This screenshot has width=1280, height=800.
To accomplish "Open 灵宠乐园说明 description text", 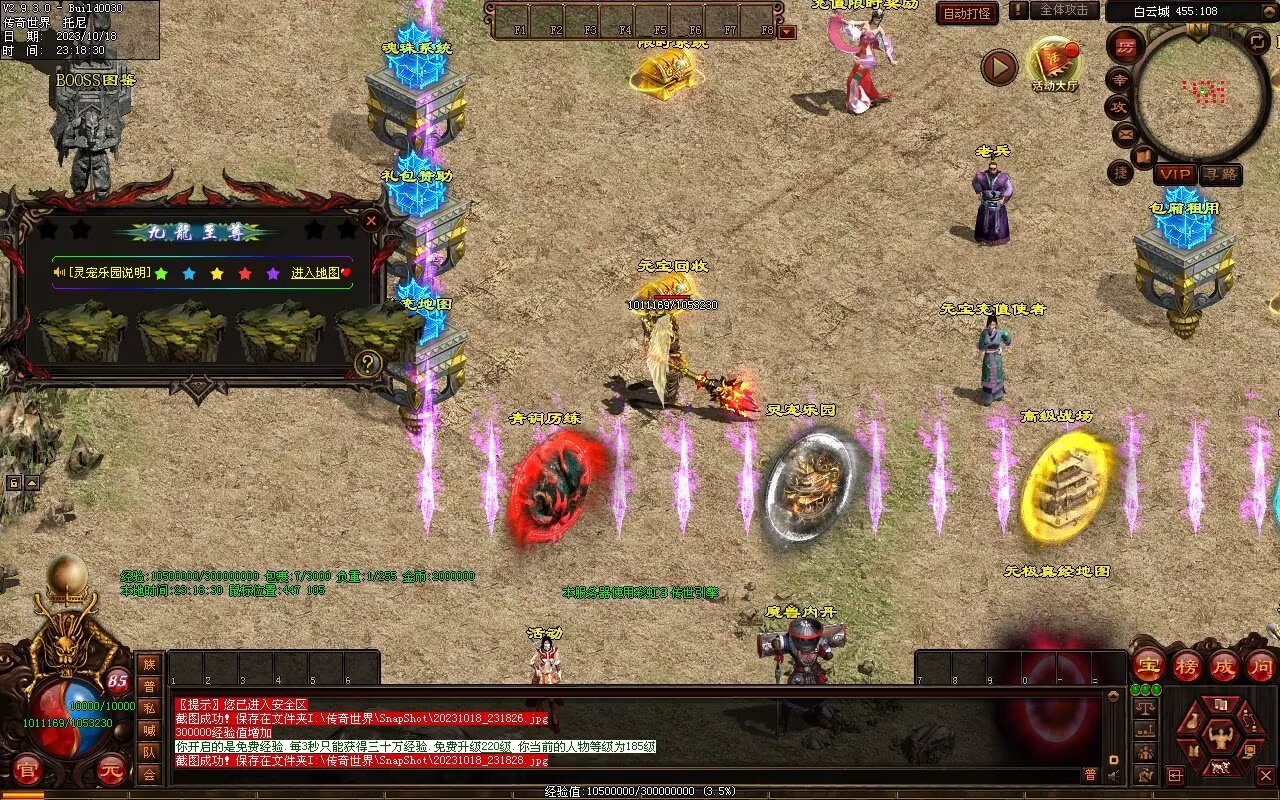I will pos(110,273).
